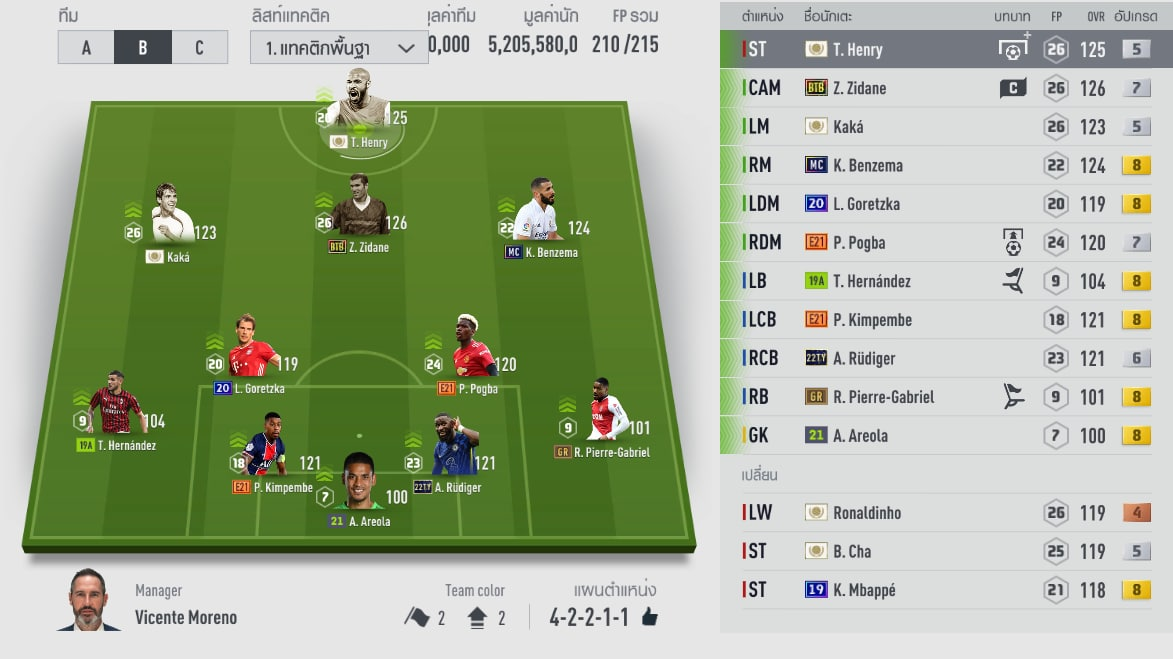1173x659 pixels.
Task: Click the 4-2-2-1-1 formation thumbs-up icon
Action: click(650, 617)
